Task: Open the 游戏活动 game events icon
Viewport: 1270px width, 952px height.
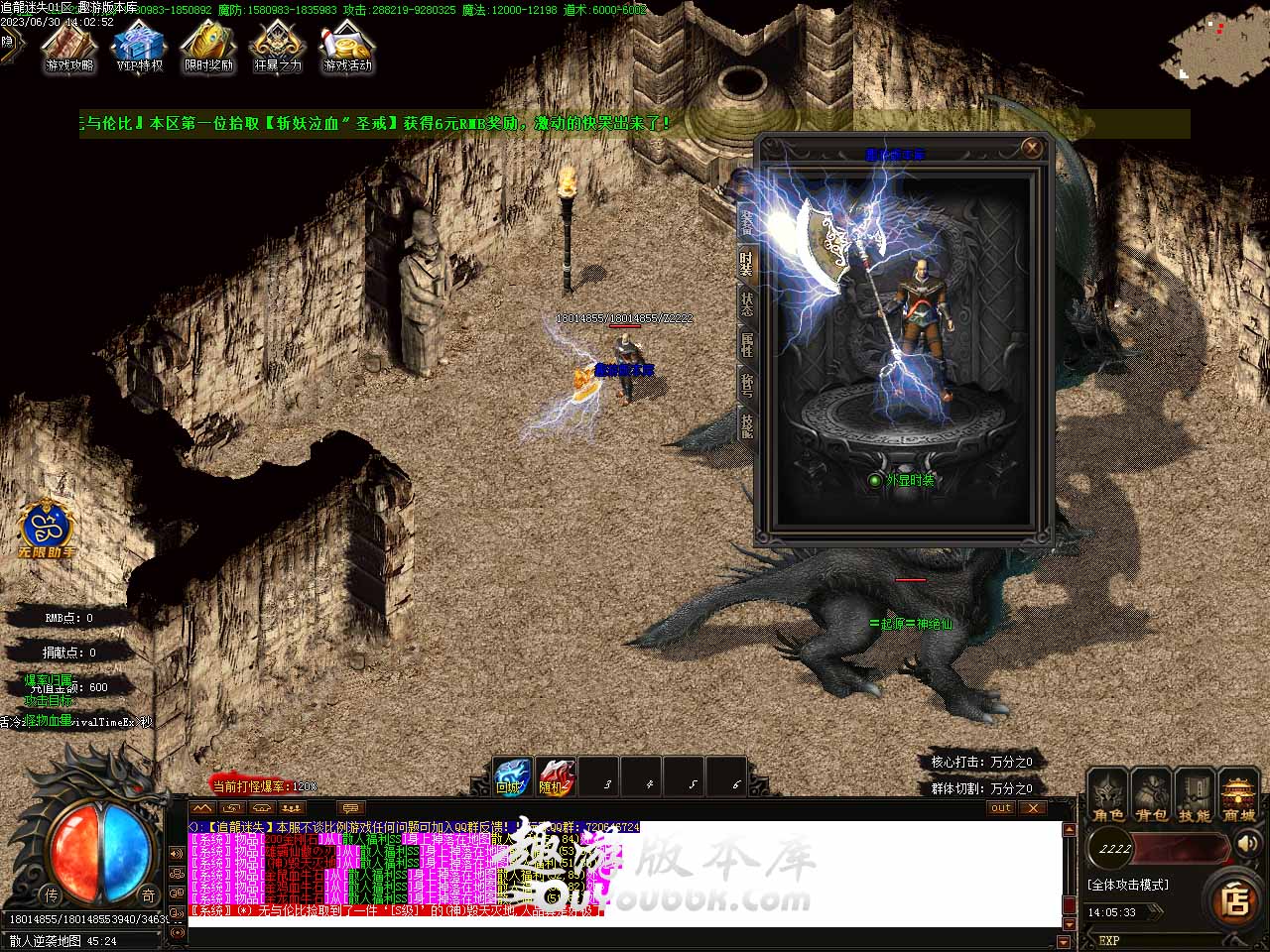Action: [x=347, y=48]
